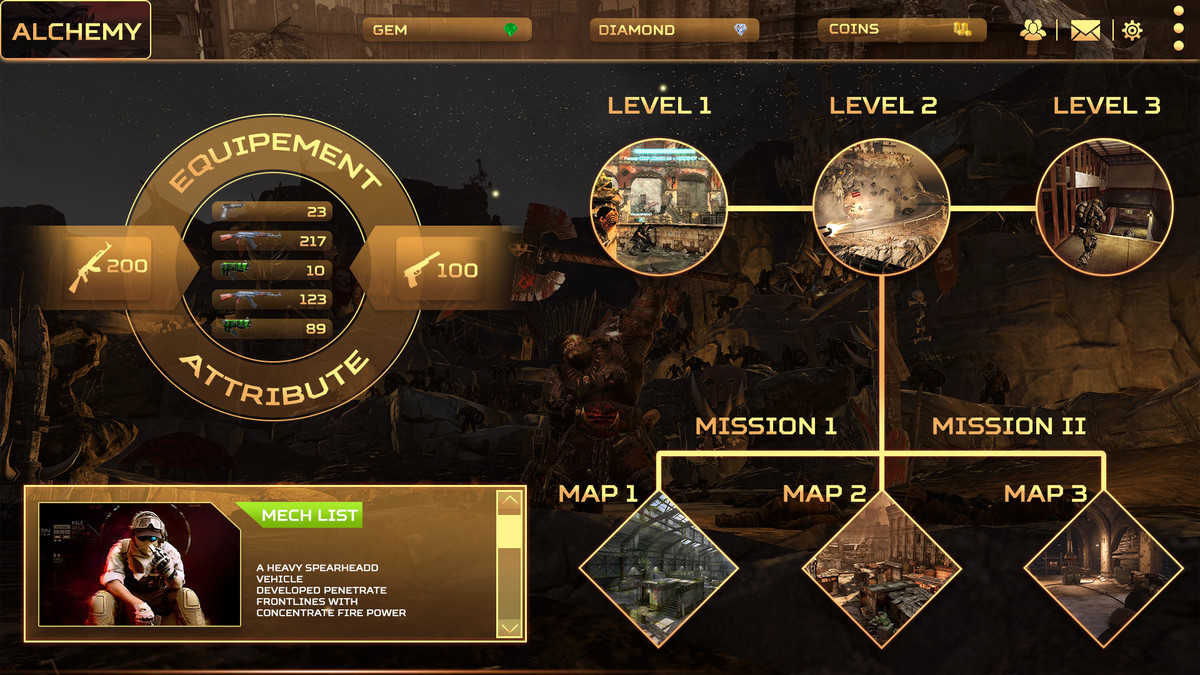Open the Diamond currency panel
Viewport: 1200px width, 675px height.
click(674, 30)
